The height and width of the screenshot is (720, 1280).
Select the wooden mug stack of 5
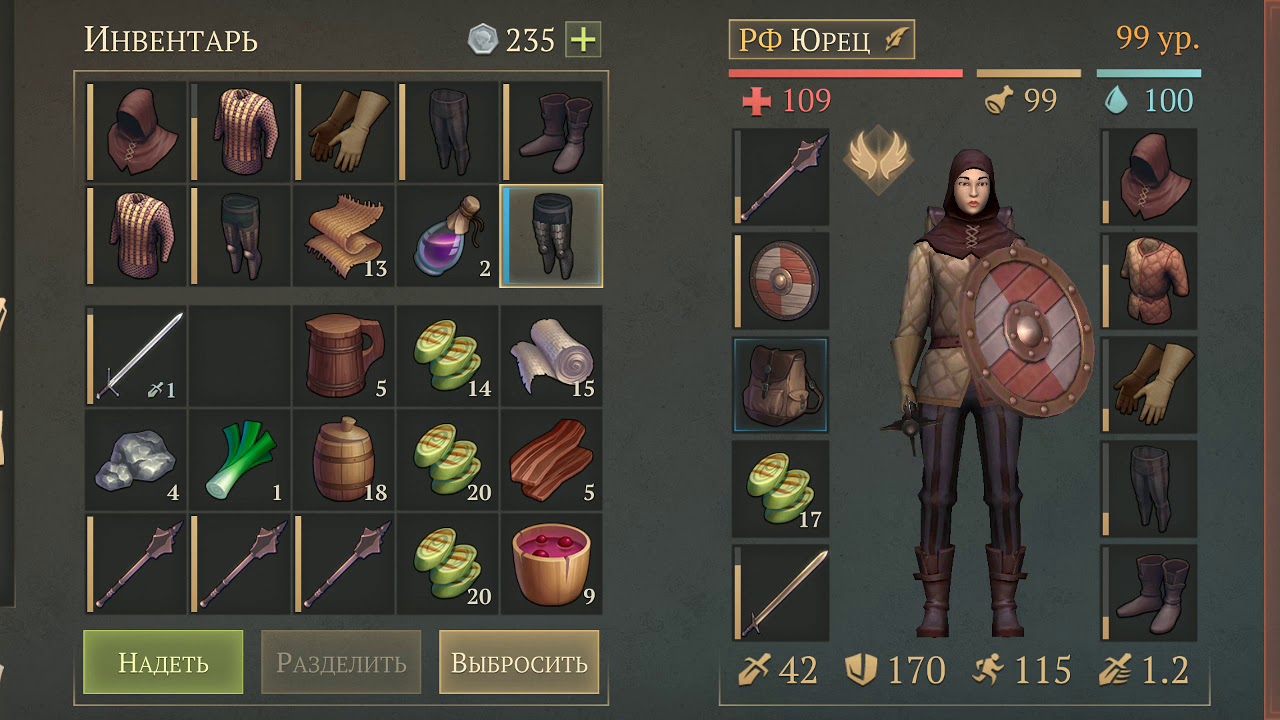pos(343,356)
